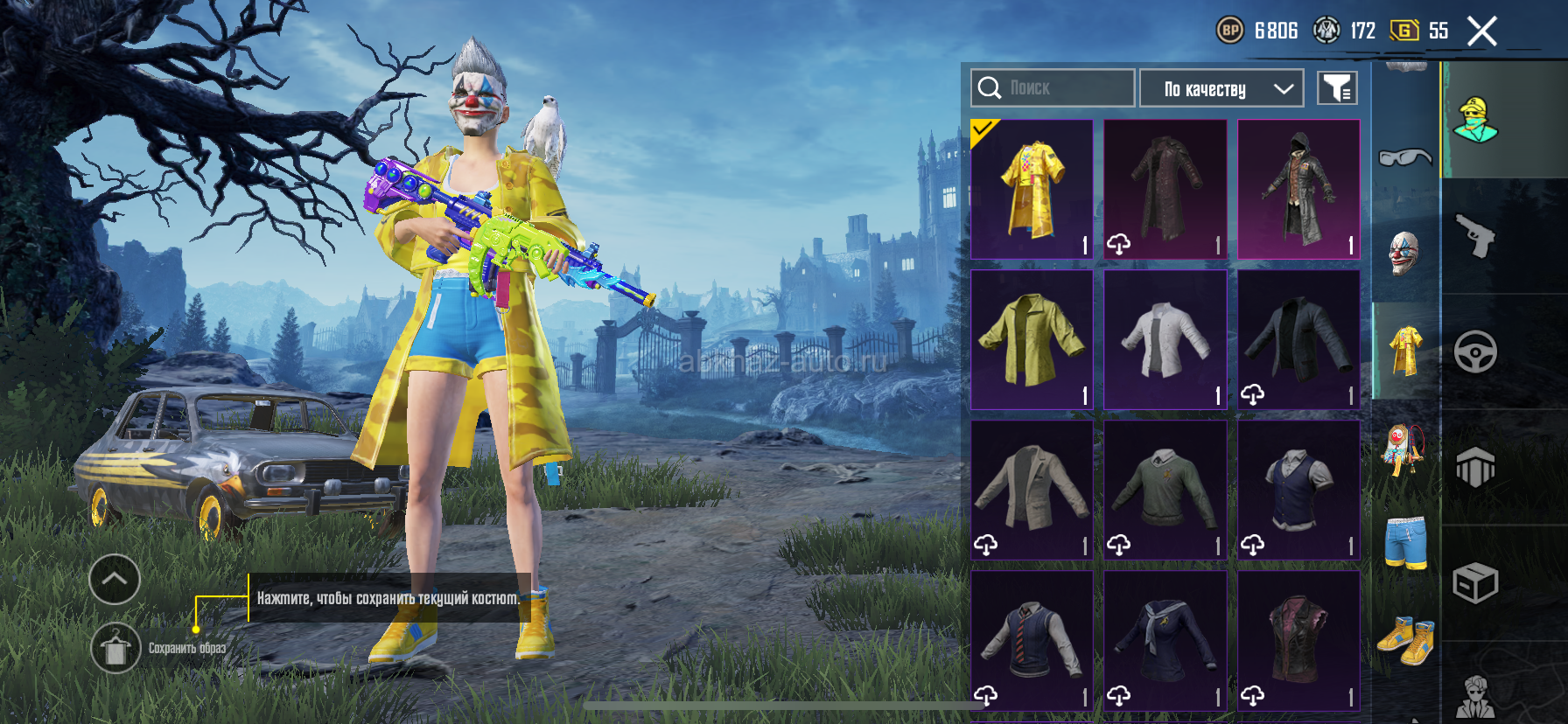This screenshot has height=724, width=1568.
Task: Select the white shirt with tie
Action: [x=1165, y=339]
